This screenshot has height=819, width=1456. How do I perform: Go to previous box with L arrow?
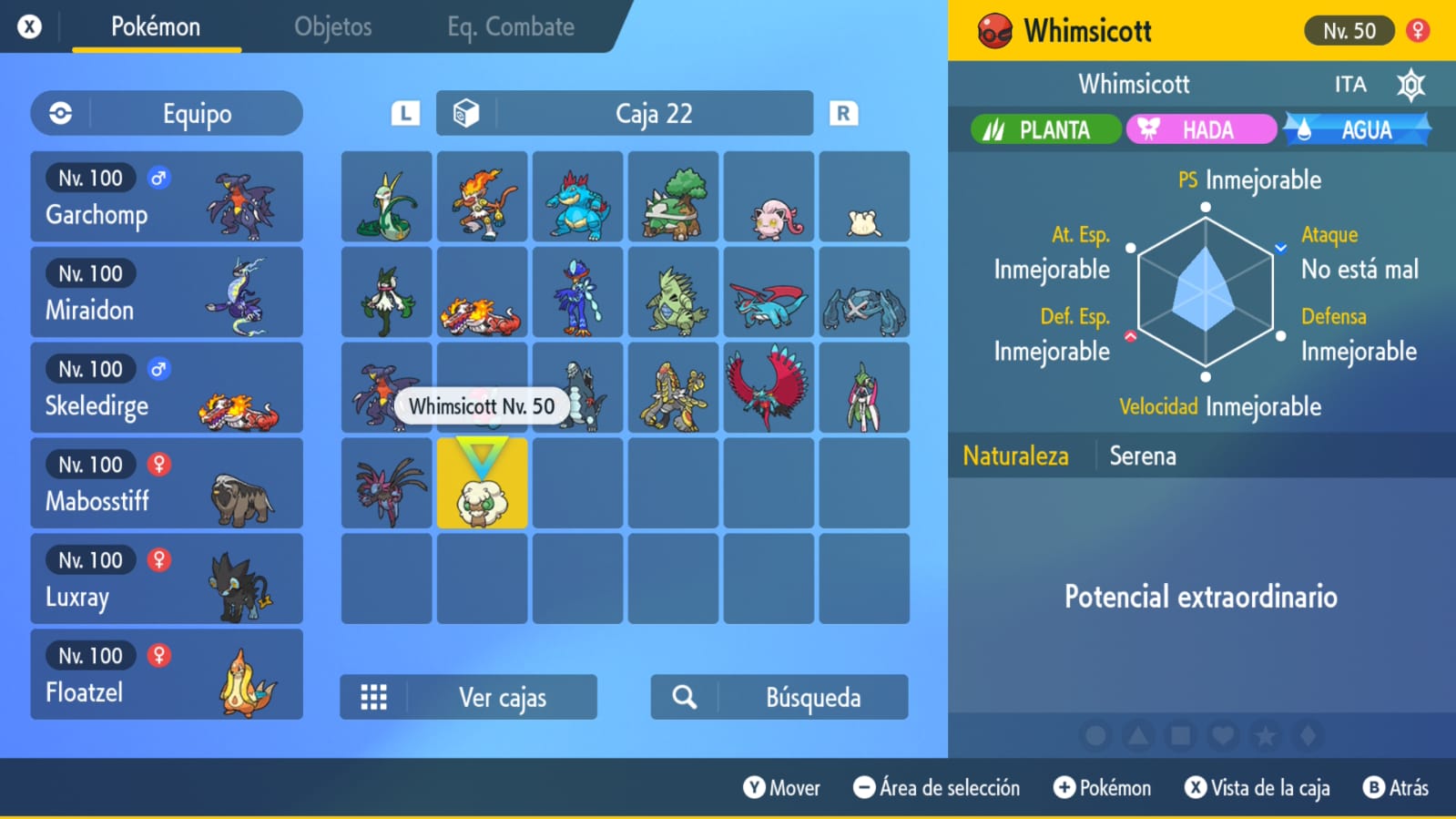[405, 114]
